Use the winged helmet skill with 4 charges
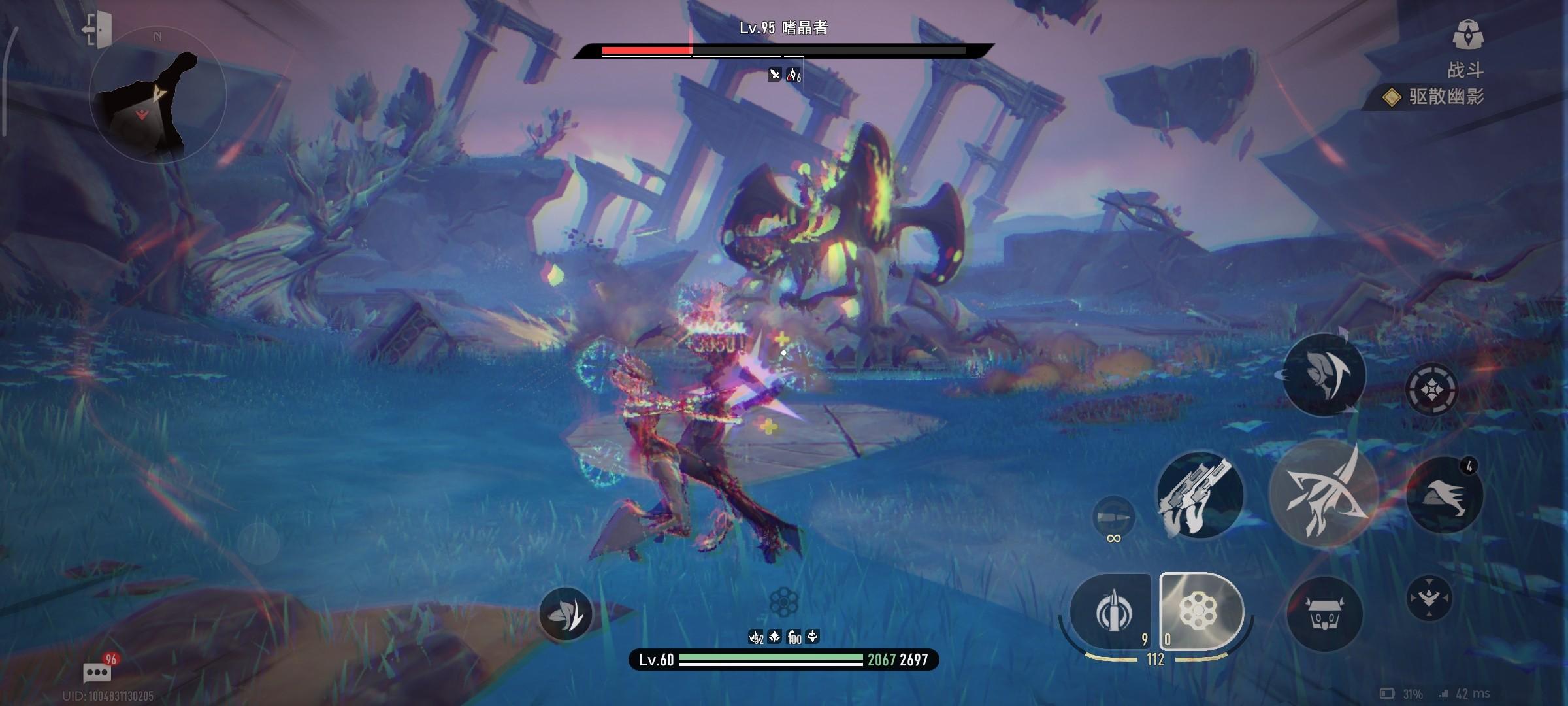 (1444, 496)
